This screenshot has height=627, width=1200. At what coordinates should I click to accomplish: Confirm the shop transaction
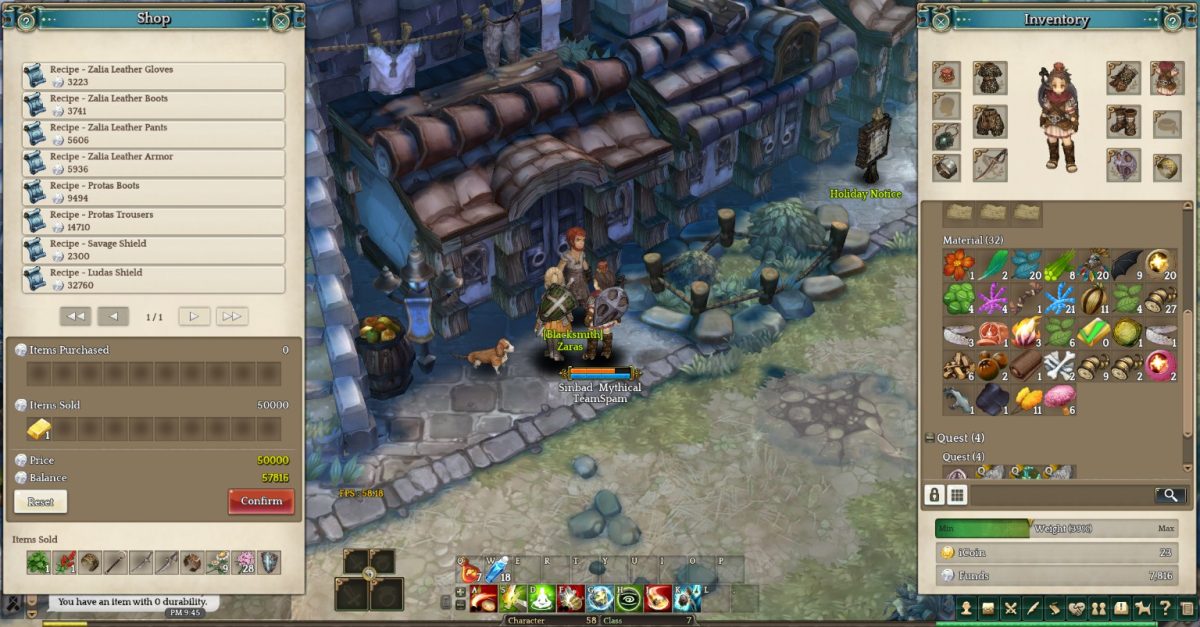(x=261, y=501)
